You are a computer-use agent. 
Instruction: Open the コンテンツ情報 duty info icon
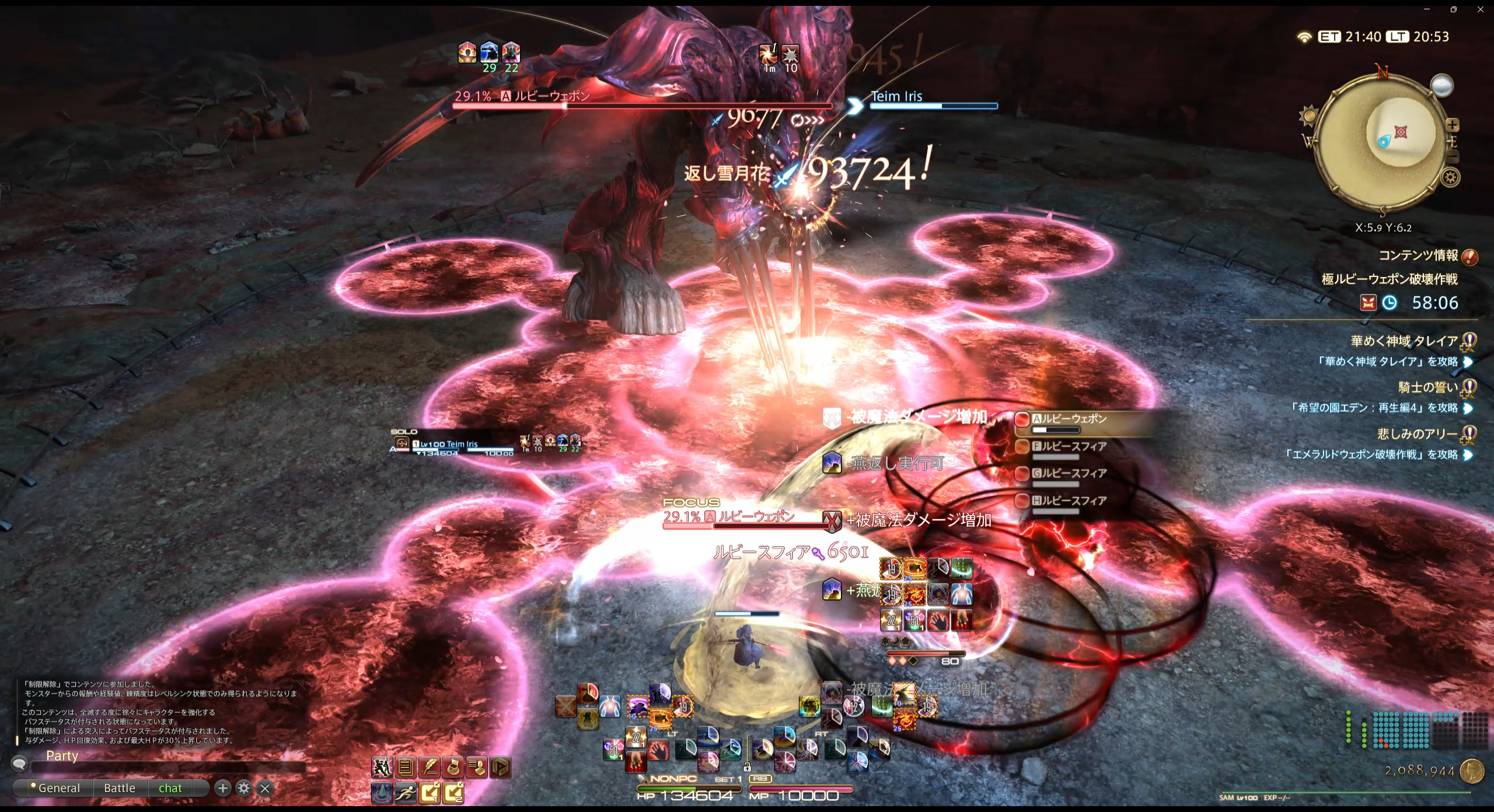pos(1469,257)
